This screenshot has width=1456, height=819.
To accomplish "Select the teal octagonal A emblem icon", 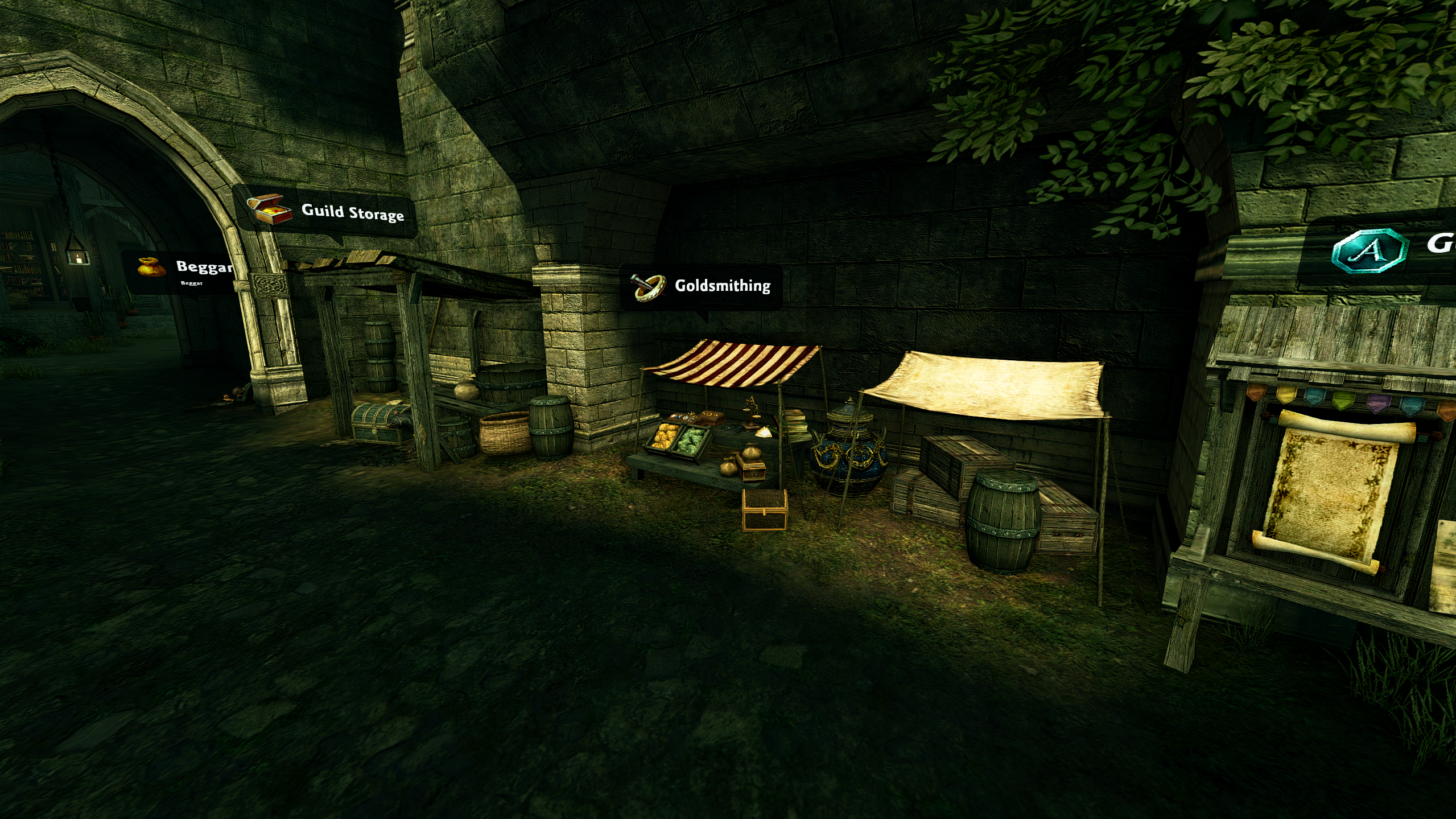I will pyautogui.click(x=1370, y=250).
